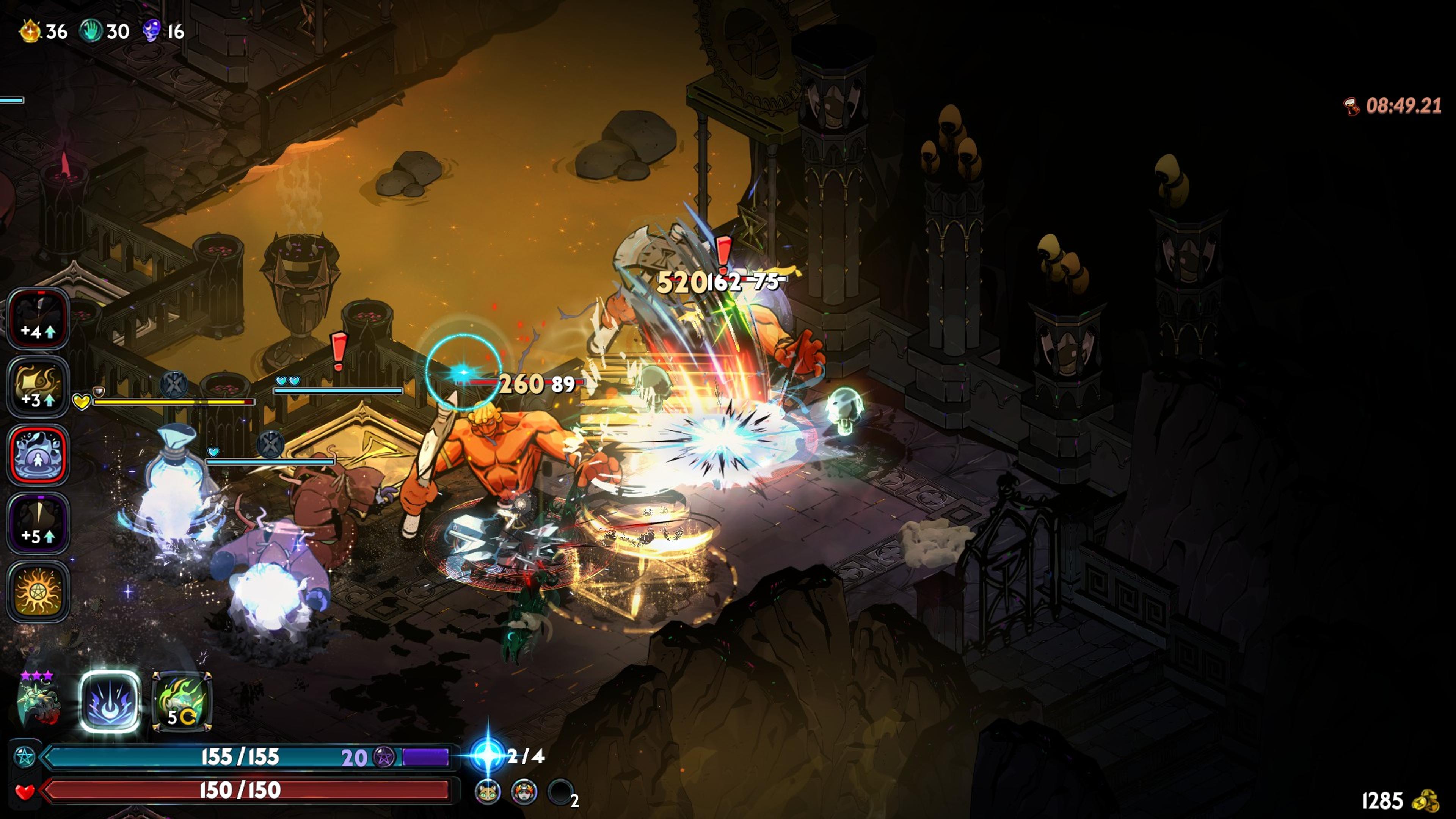Select the golden flame +3 boon icon
This screenshot has height=819, width=1456.
click(x=38, y=387)
